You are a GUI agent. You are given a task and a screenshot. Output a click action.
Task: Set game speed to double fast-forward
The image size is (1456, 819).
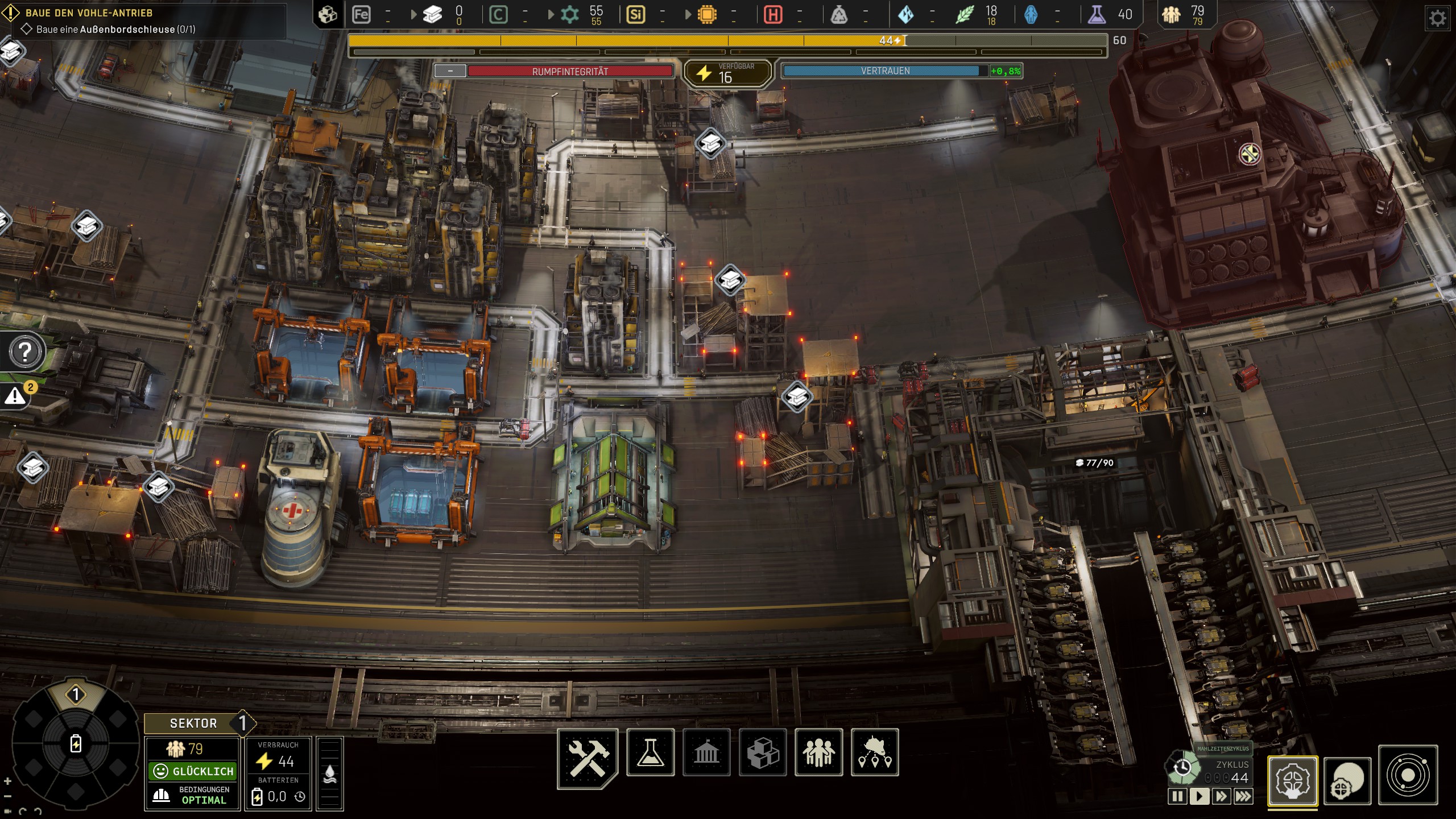(x=1221, y=796)
